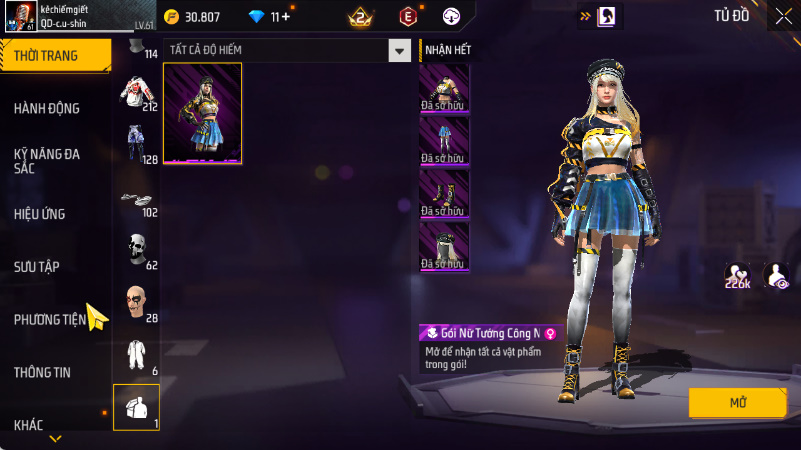Select the Kỹ Năng Đa Sắc tab
The height and width of the screenshot is (450, 801).
47,161
